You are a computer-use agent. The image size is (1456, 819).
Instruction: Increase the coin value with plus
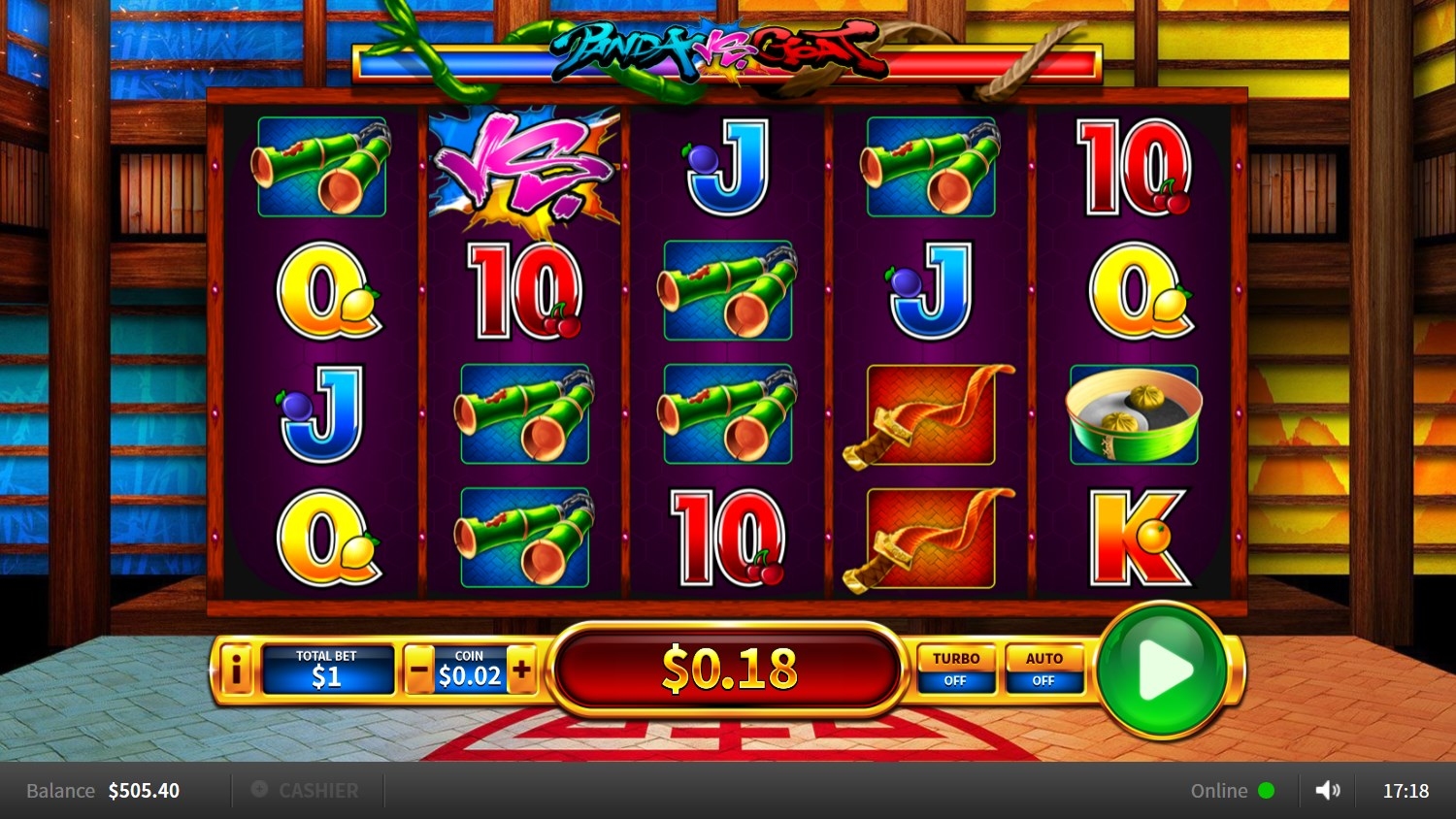coord(521,670)
